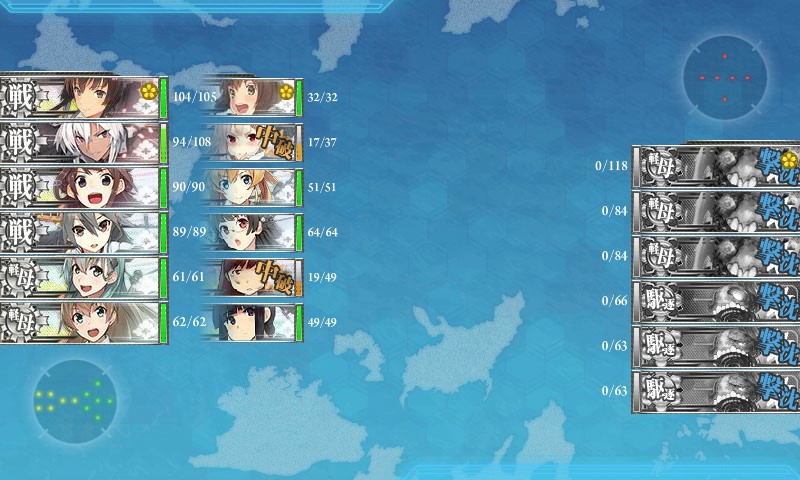The width and height of the screenshot is (800, 480).
Task: Click the light carrier with 61/61 HP
Action: pos(80,278)
